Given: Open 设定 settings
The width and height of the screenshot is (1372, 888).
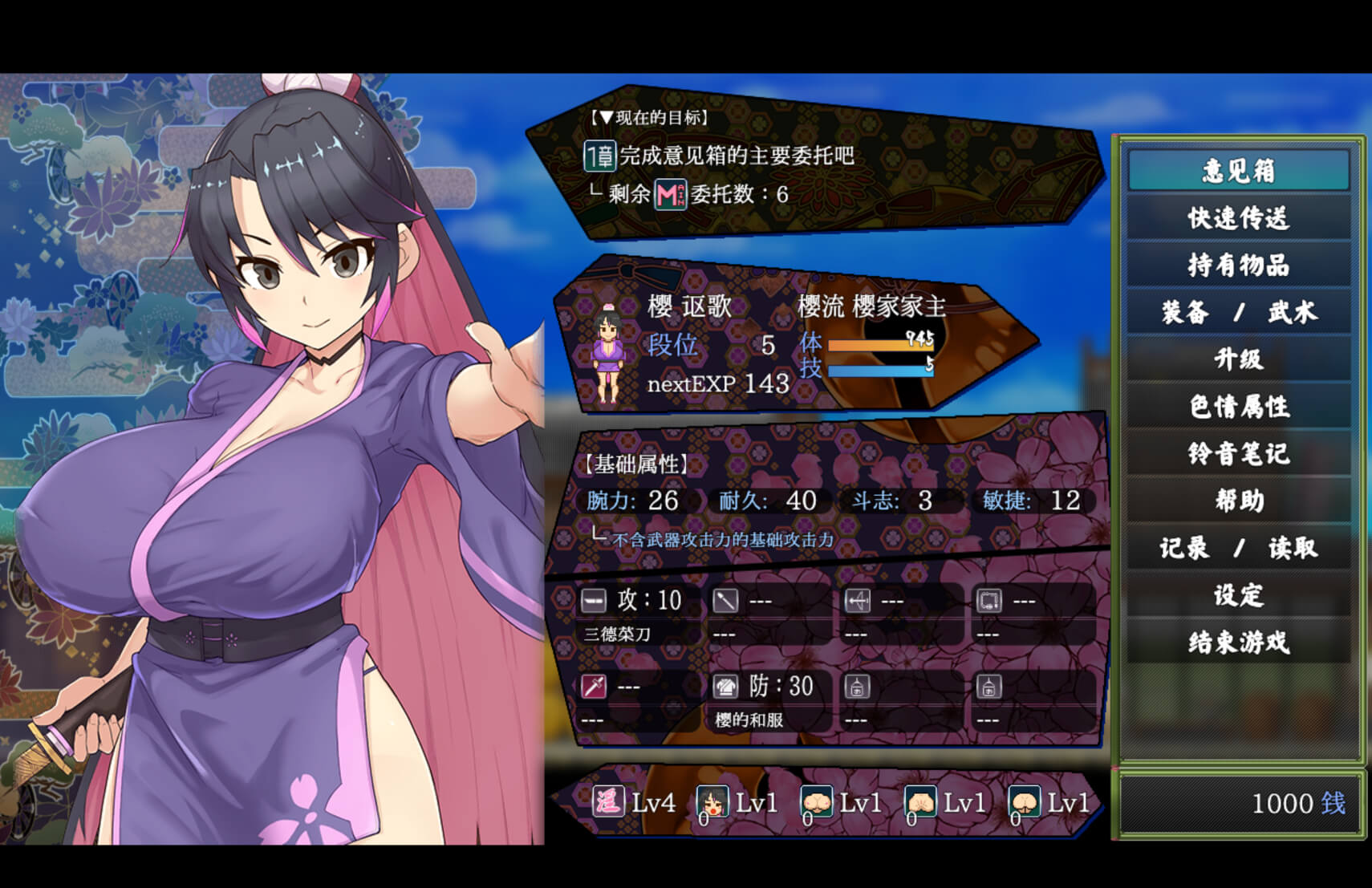Looking at the screenshot, I should click(1238, 595).
